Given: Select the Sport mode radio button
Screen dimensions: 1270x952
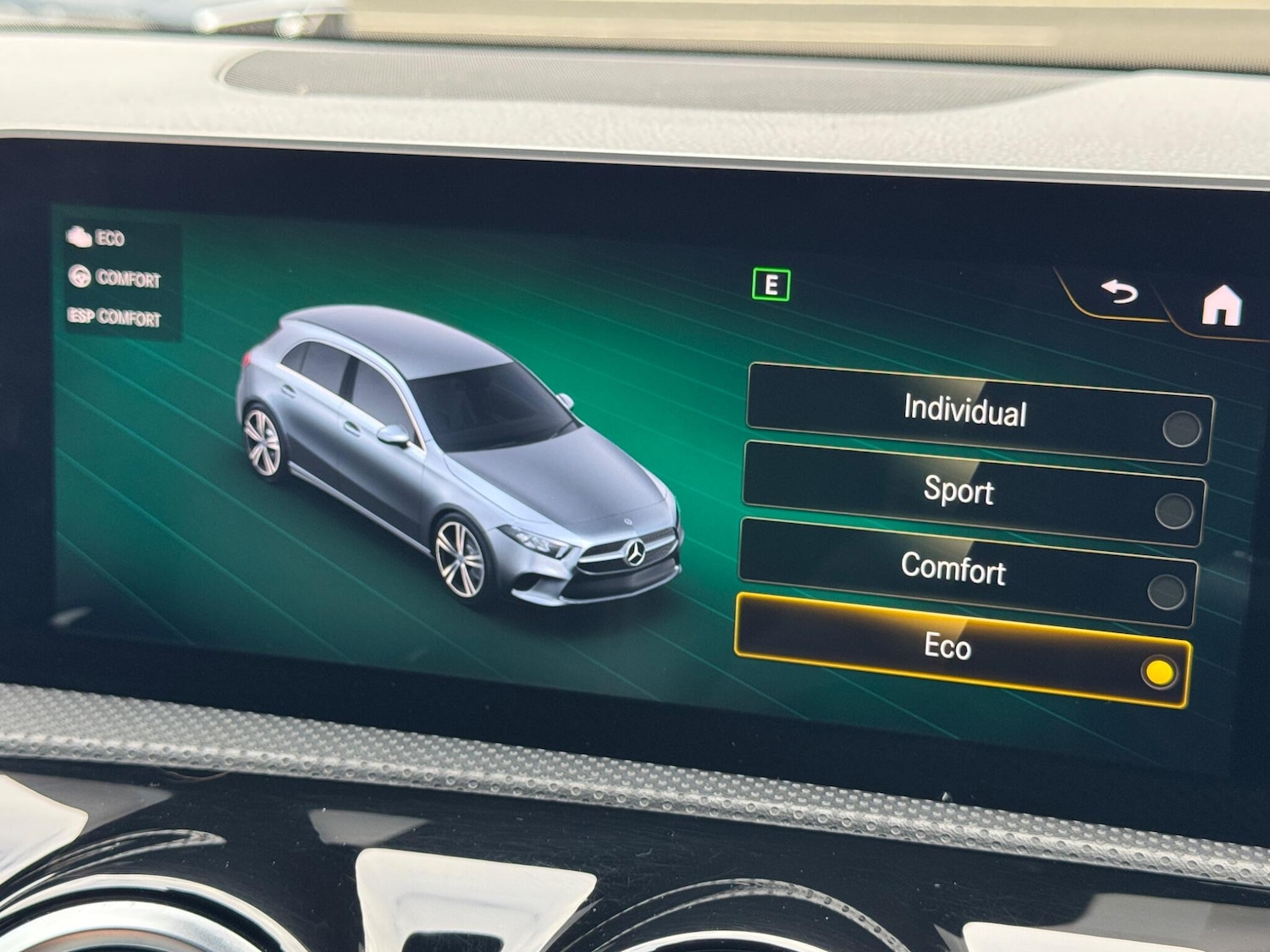Looking at the screenshot, I should pos(1175,509).
